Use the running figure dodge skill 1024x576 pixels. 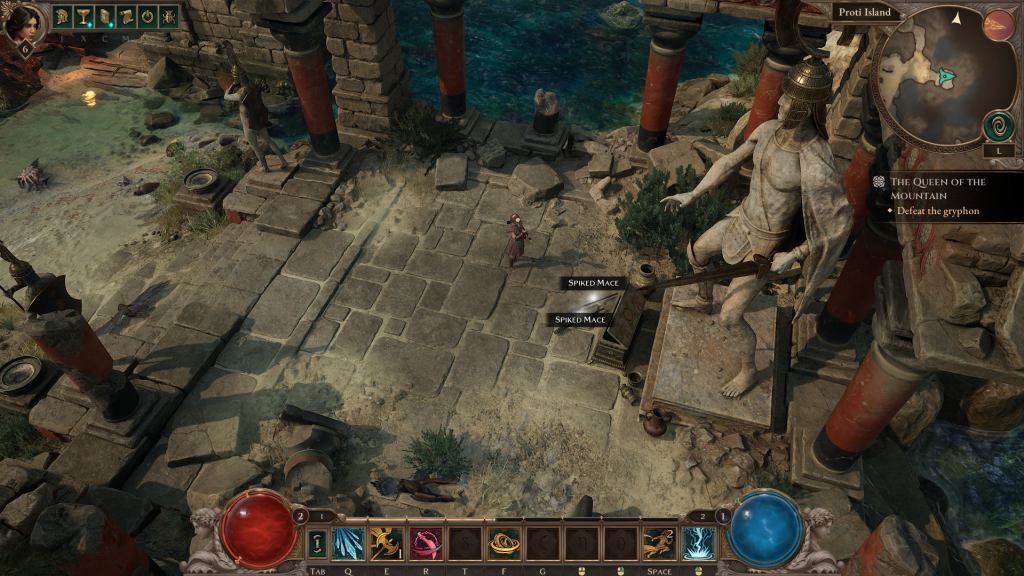click(659, 543)
